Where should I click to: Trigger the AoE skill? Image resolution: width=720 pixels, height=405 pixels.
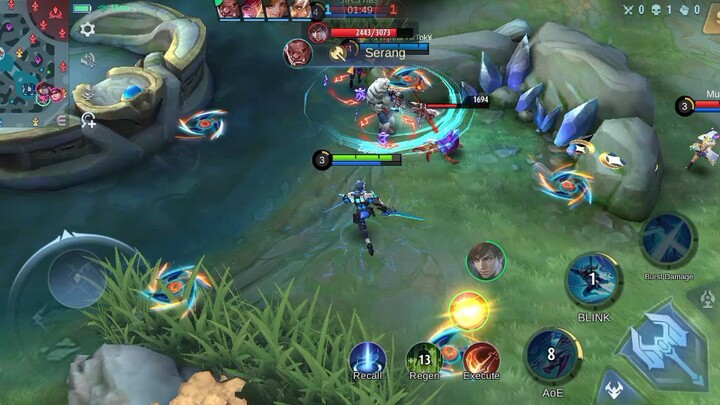point(551,356)
